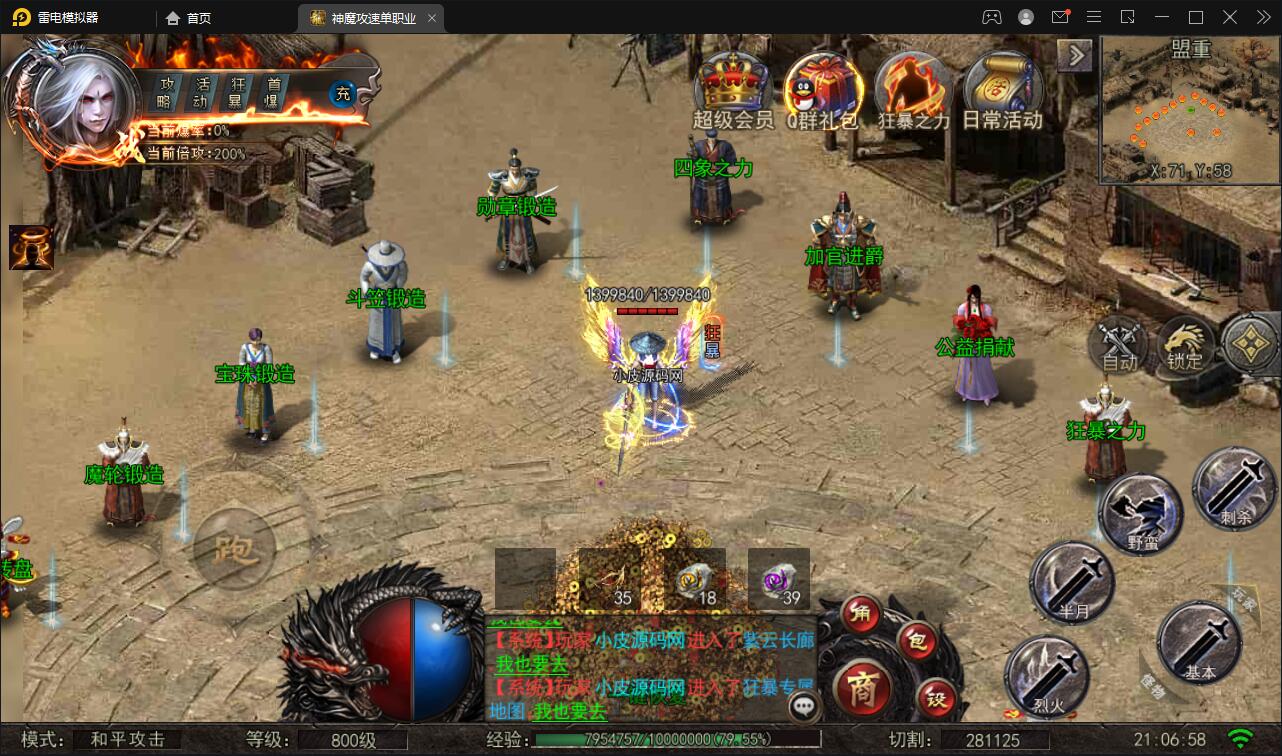Image resolution: width=1282 pixels, height=756 pixels.
Task: Use the 野蛮 charge skill
Action: [x=1141, y=512]
